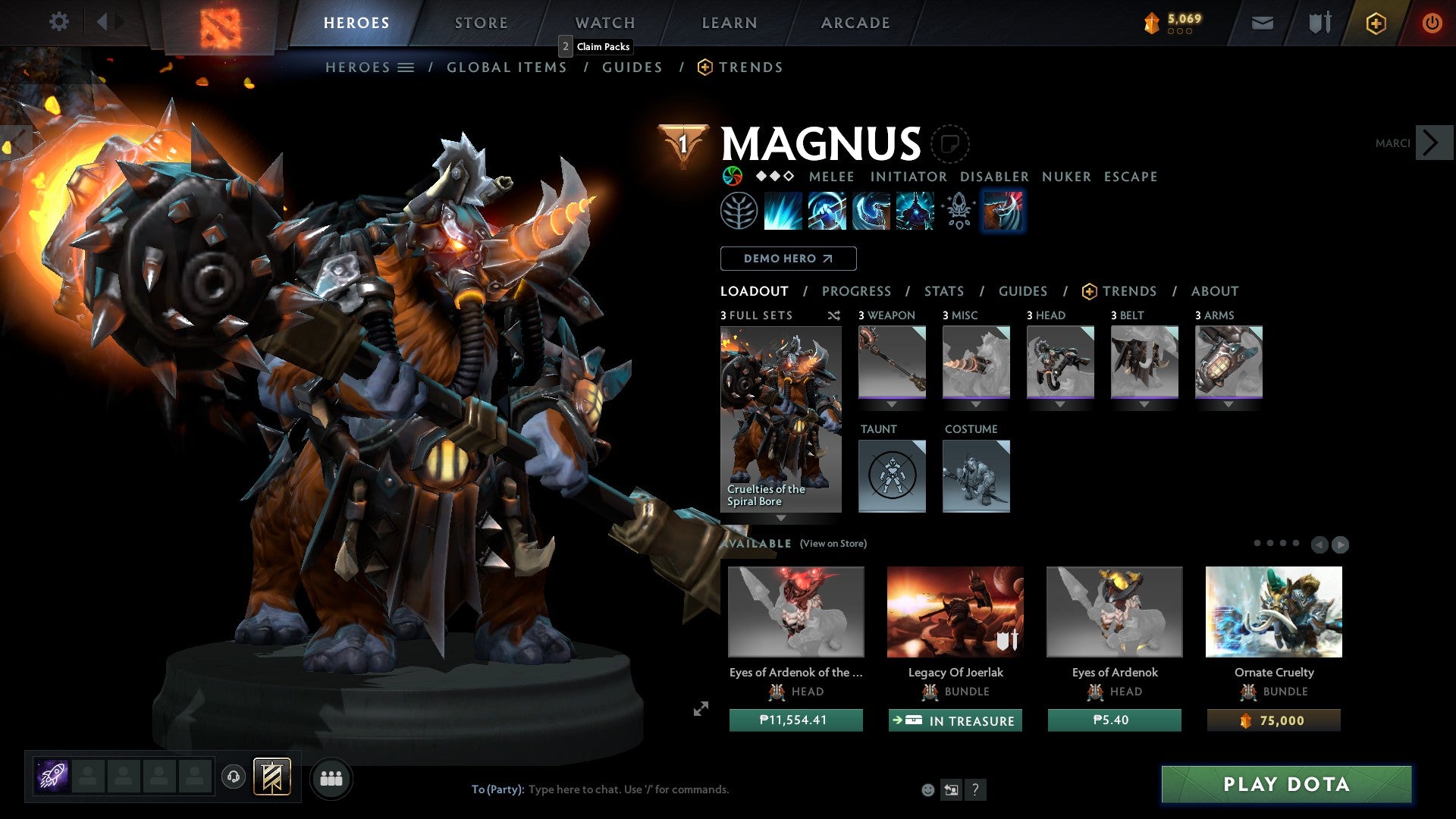Open the armory shield and sword icon
The image size is (1456, 819).
click(1318, 23)
